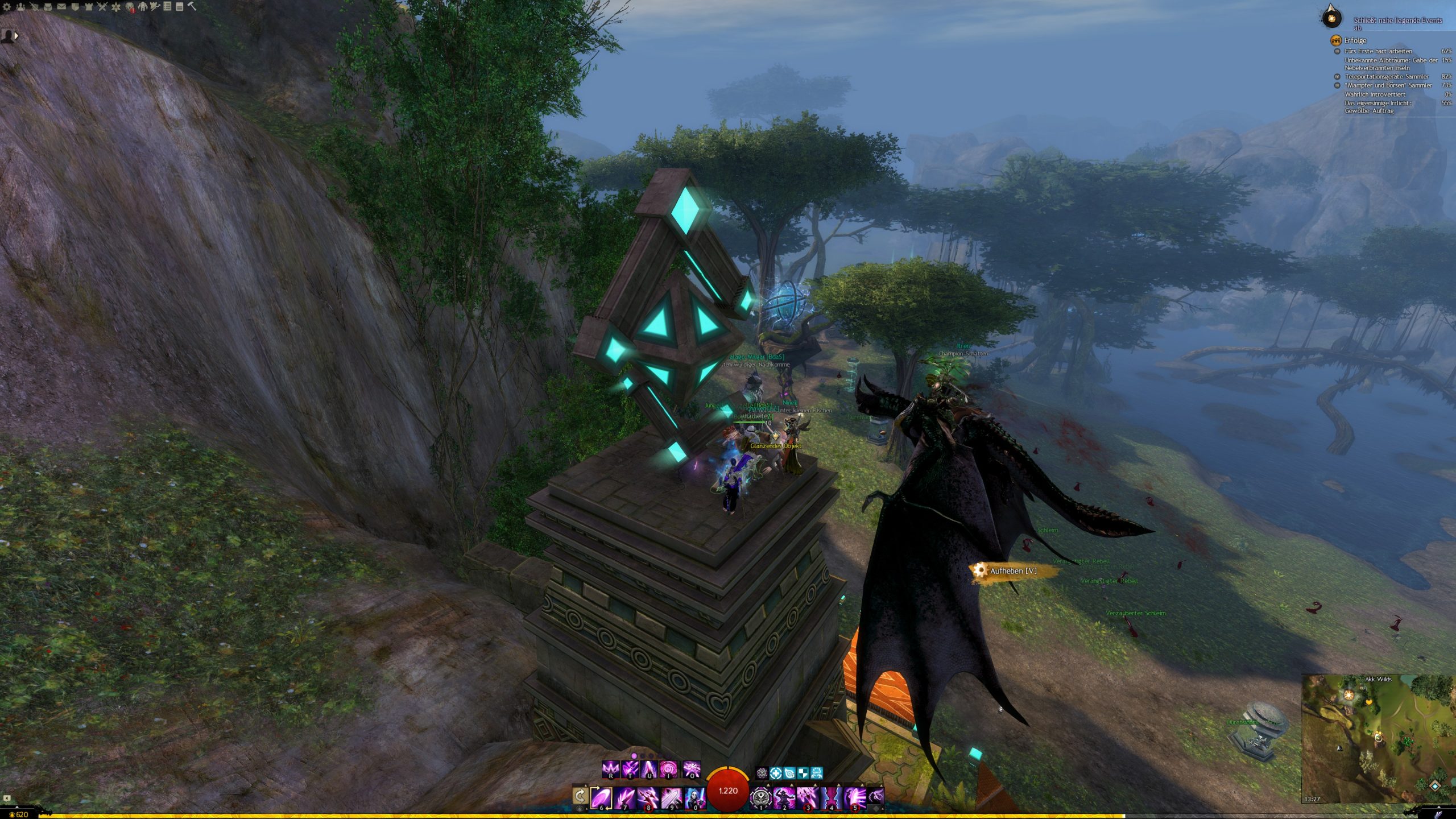Trigger weapon skill 4 with facing silhouettes
1456x819 pixels.
pos(832,797)
